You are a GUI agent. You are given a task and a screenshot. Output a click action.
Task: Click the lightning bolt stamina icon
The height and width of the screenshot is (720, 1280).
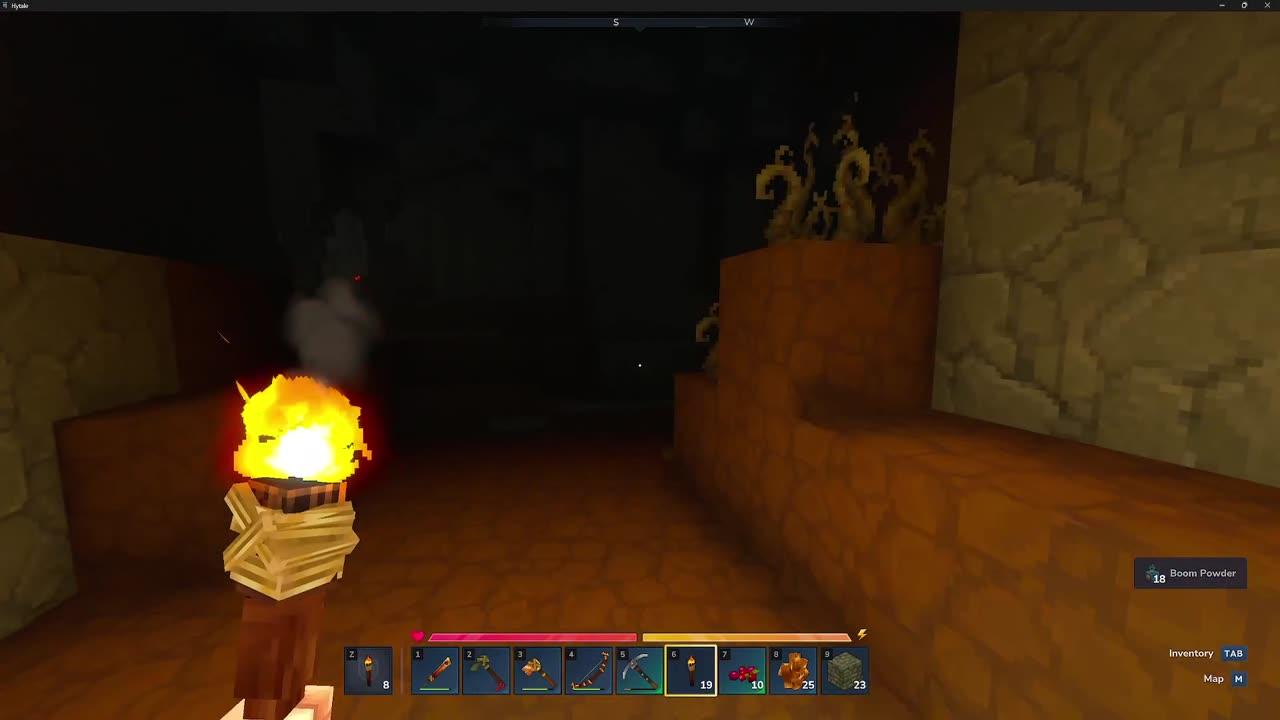pos(860,633)
